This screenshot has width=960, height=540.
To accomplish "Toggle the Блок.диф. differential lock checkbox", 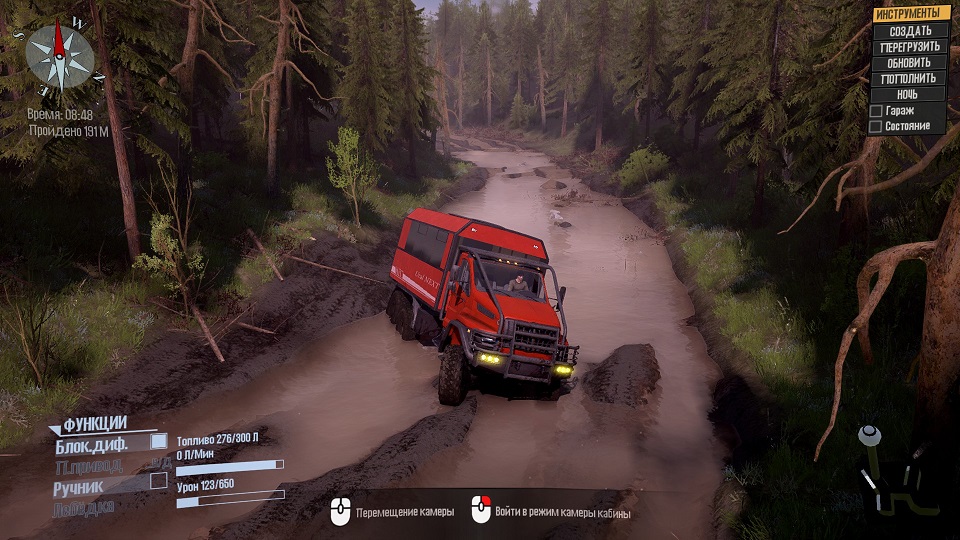I will (158, 441).
